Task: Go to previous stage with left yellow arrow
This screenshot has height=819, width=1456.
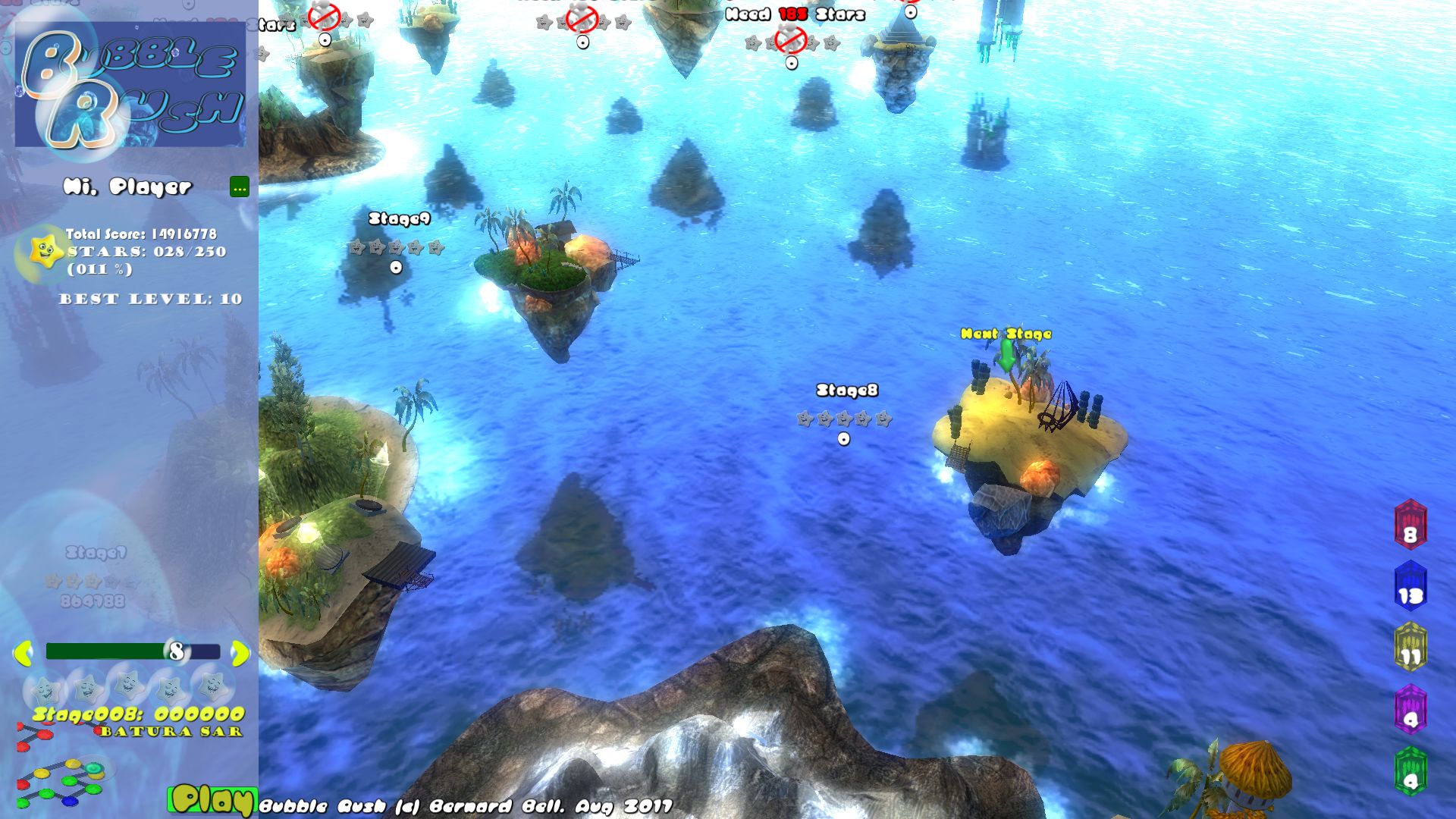Action: pos(23,653)
